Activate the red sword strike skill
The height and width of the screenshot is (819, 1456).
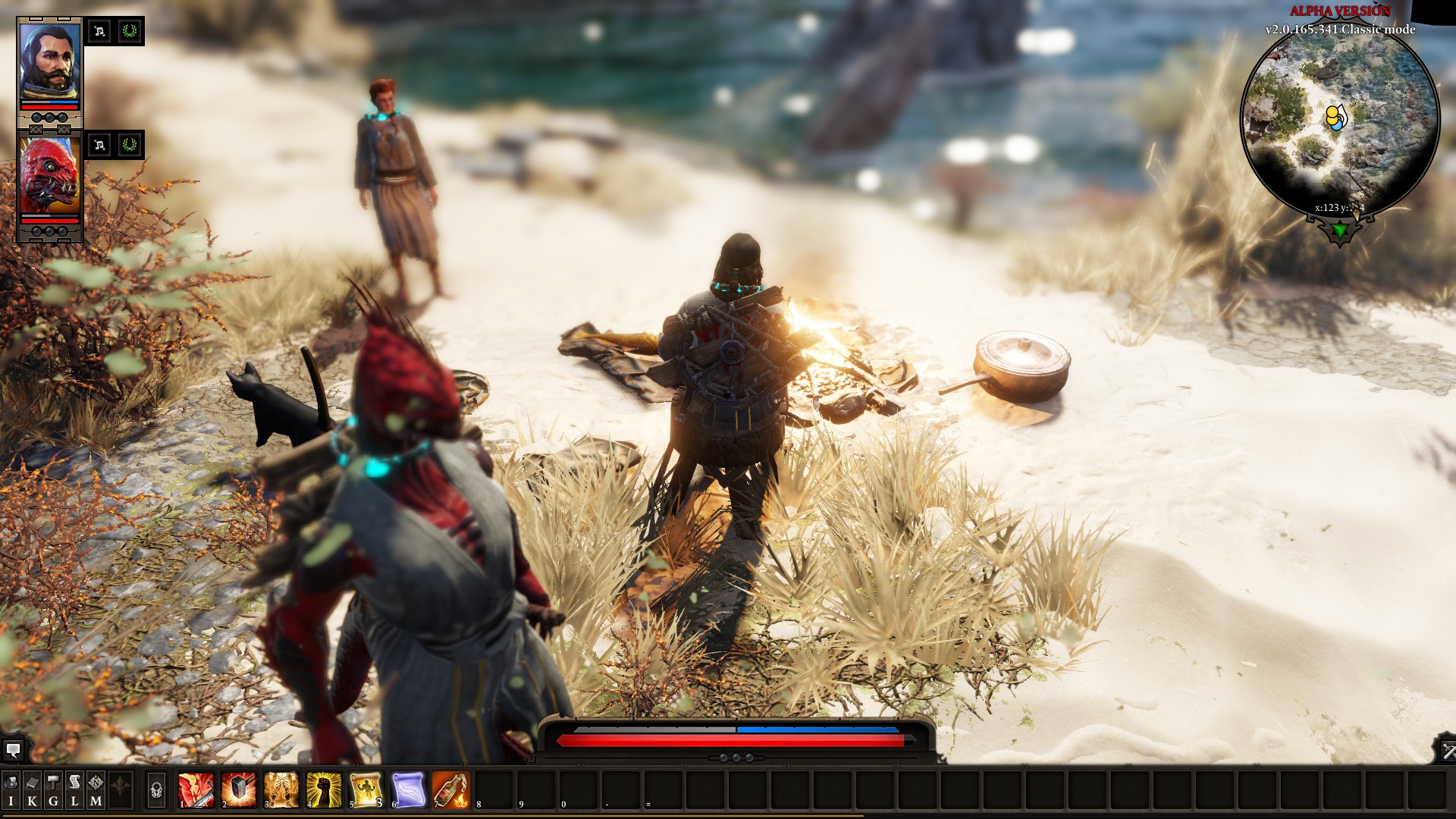click(x=196, y=789)
